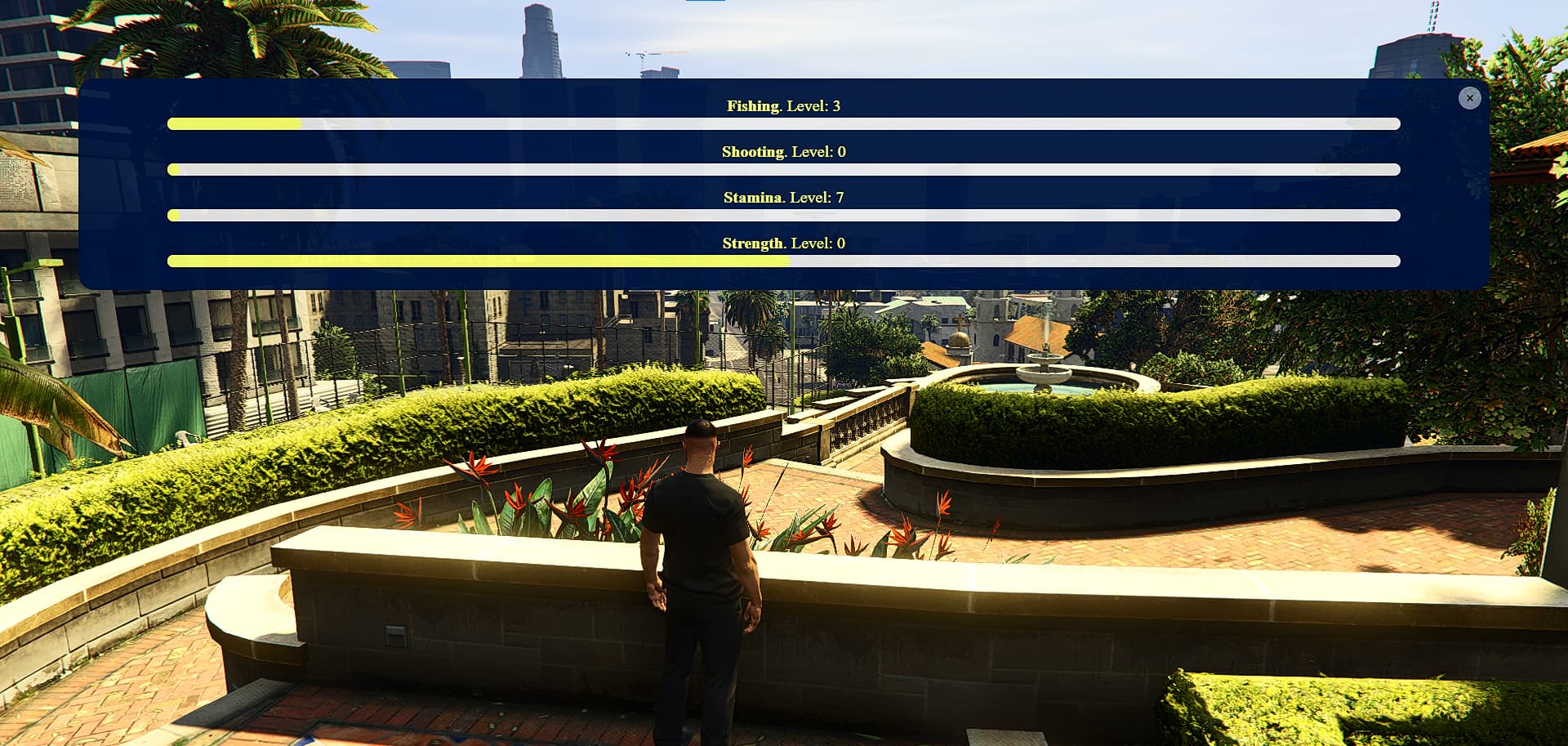The image size is (1568, 746).
Task: Click the 'Level: 3' text beside Fishing
Action: pos(814,105)
